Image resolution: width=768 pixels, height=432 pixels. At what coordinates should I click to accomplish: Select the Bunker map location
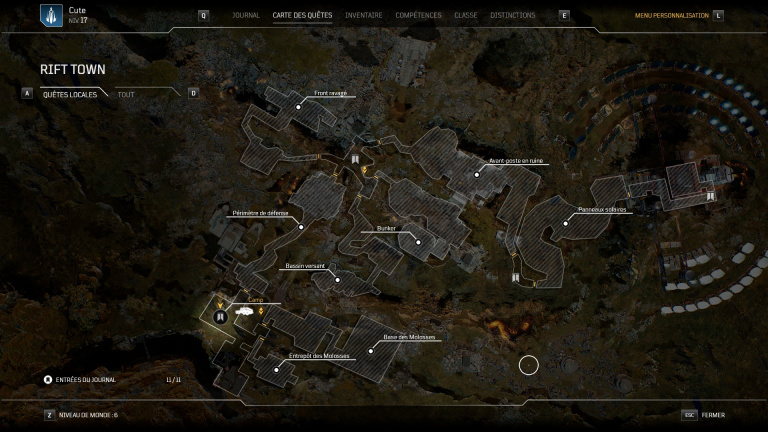pyautogui.click(x=418, y=241)
